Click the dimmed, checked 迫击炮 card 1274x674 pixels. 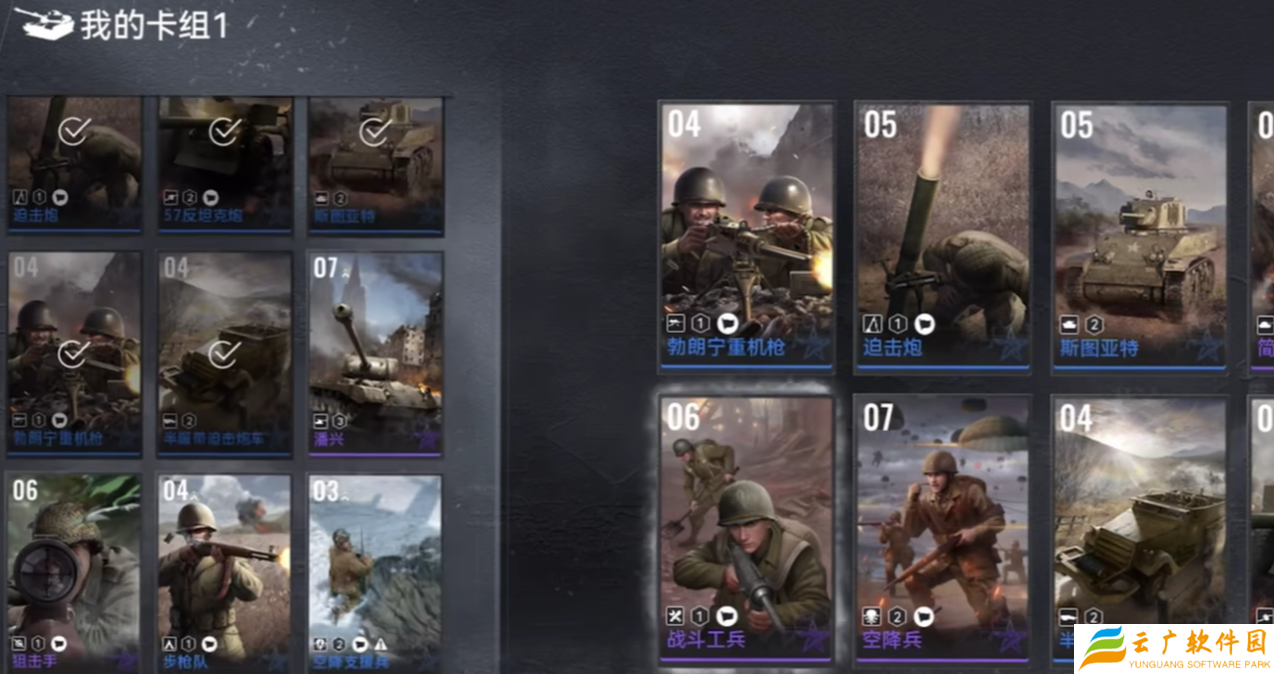74,165
